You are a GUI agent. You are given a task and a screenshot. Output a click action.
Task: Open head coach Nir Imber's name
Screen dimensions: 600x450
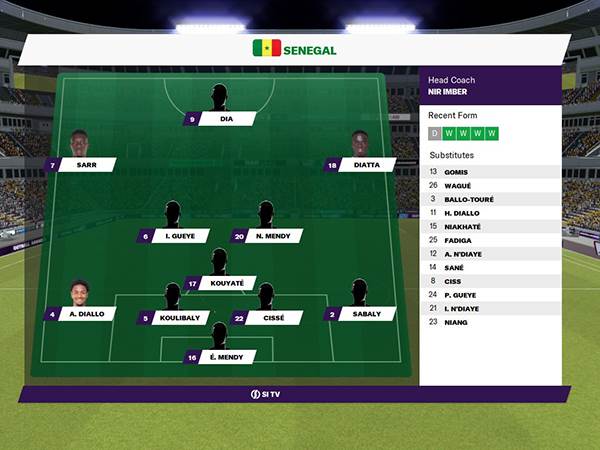pyautogui.click(x=448, y=92)
